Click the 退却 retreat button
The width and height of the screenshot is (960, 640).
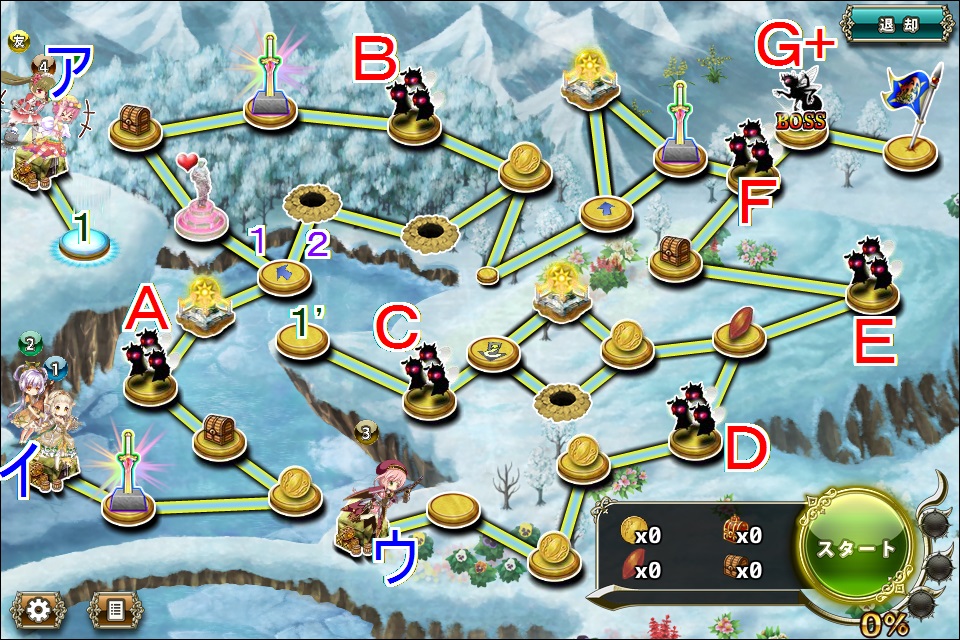click(x=895, y=23)
